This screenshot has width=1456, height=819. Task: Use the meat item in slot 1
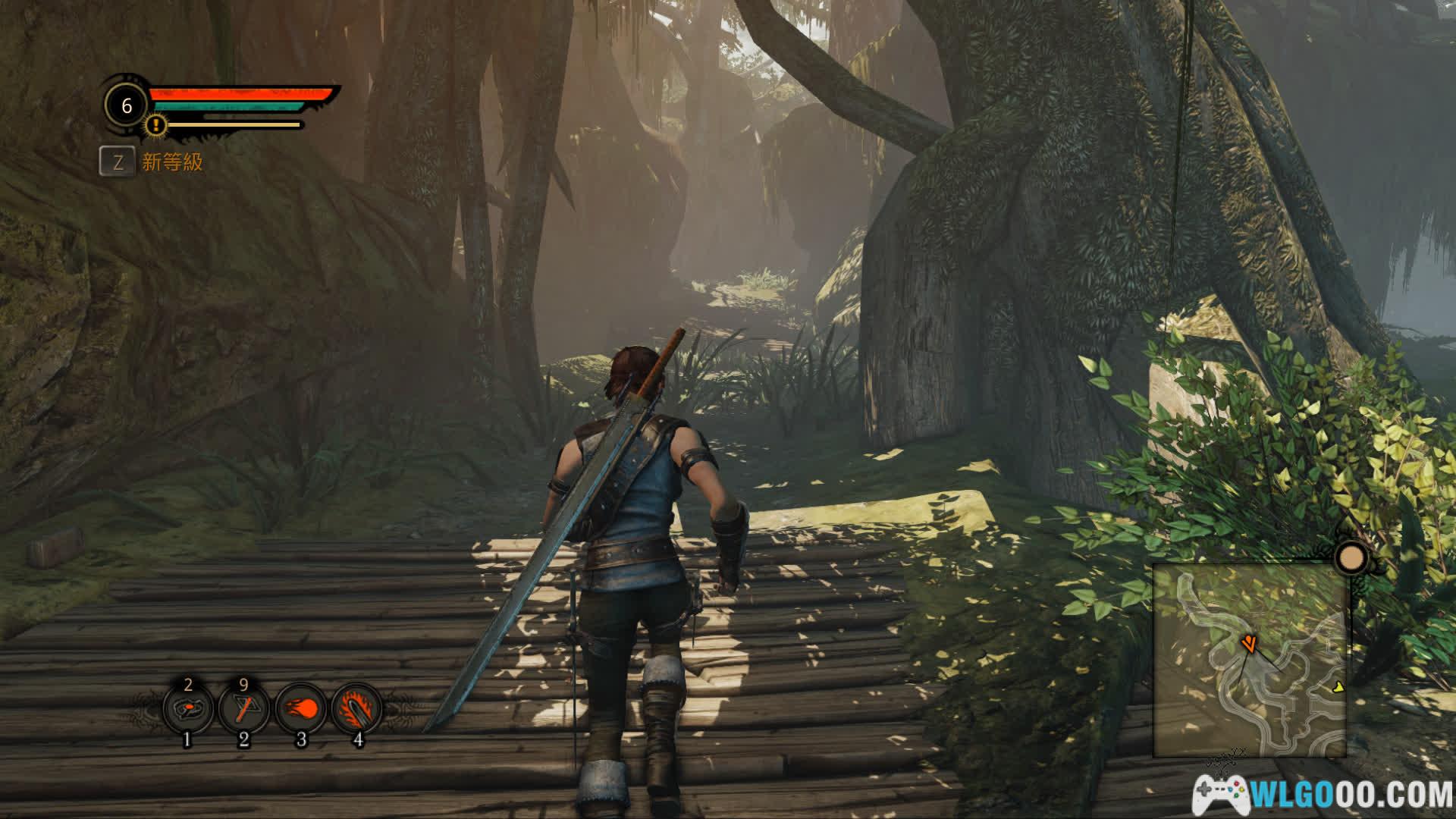187,710
